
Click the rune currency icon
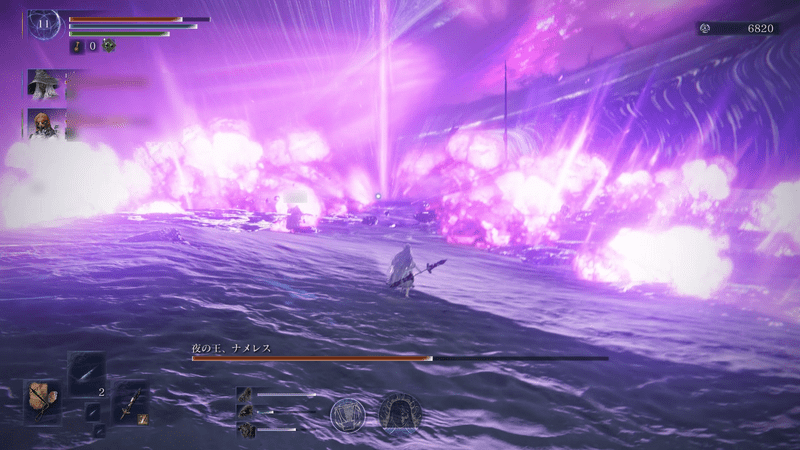tap(706, 29)
